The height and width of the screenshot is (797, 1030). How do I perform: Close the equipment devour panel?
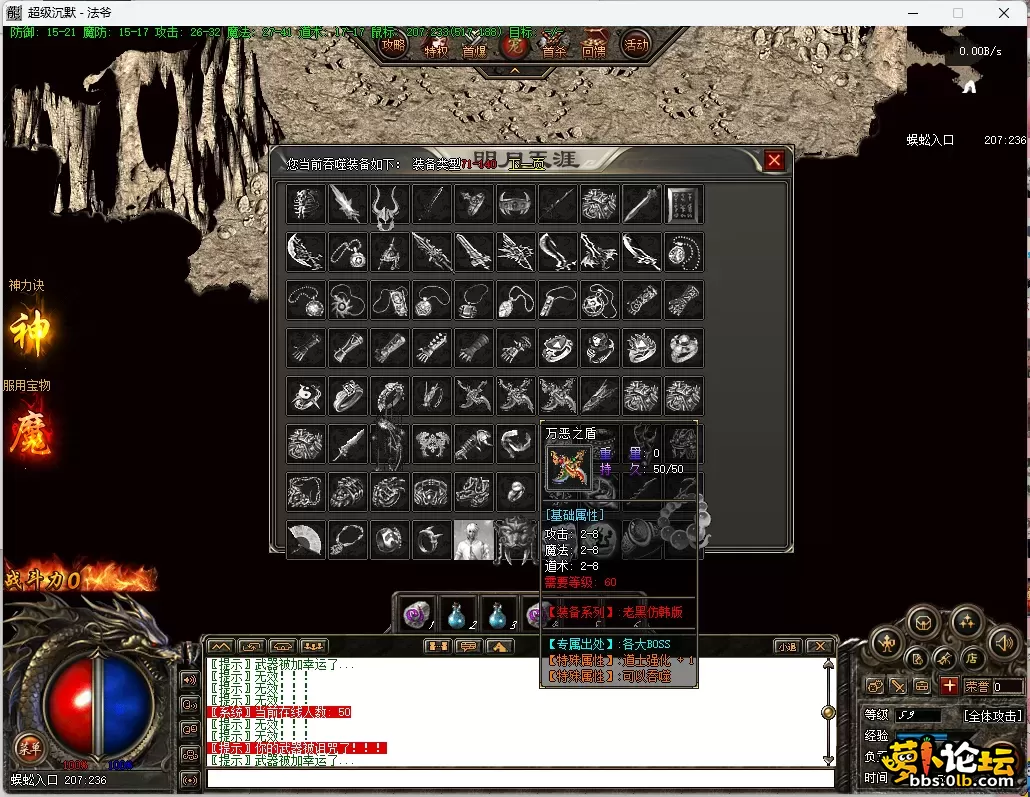[774, 161]
